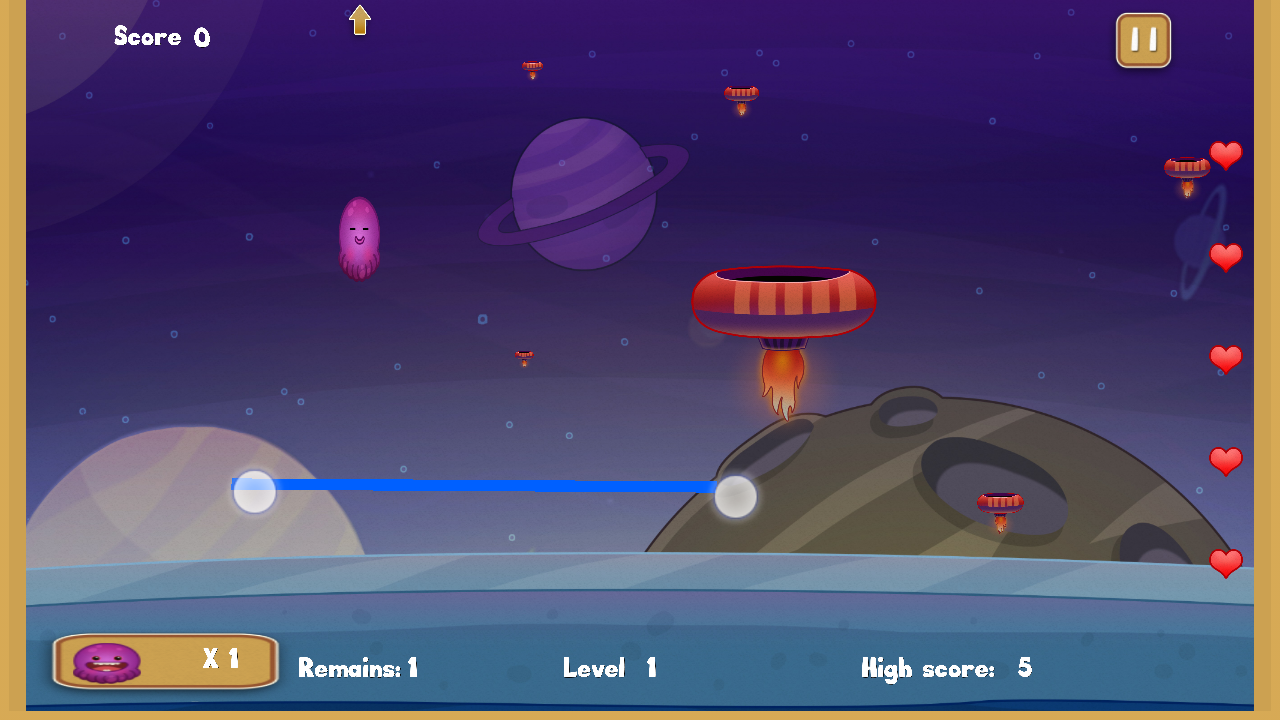This screenshot has height=720, width=1280.
Task: Click the tiny UFO in the mid-left sky
Action: (523, 357)
